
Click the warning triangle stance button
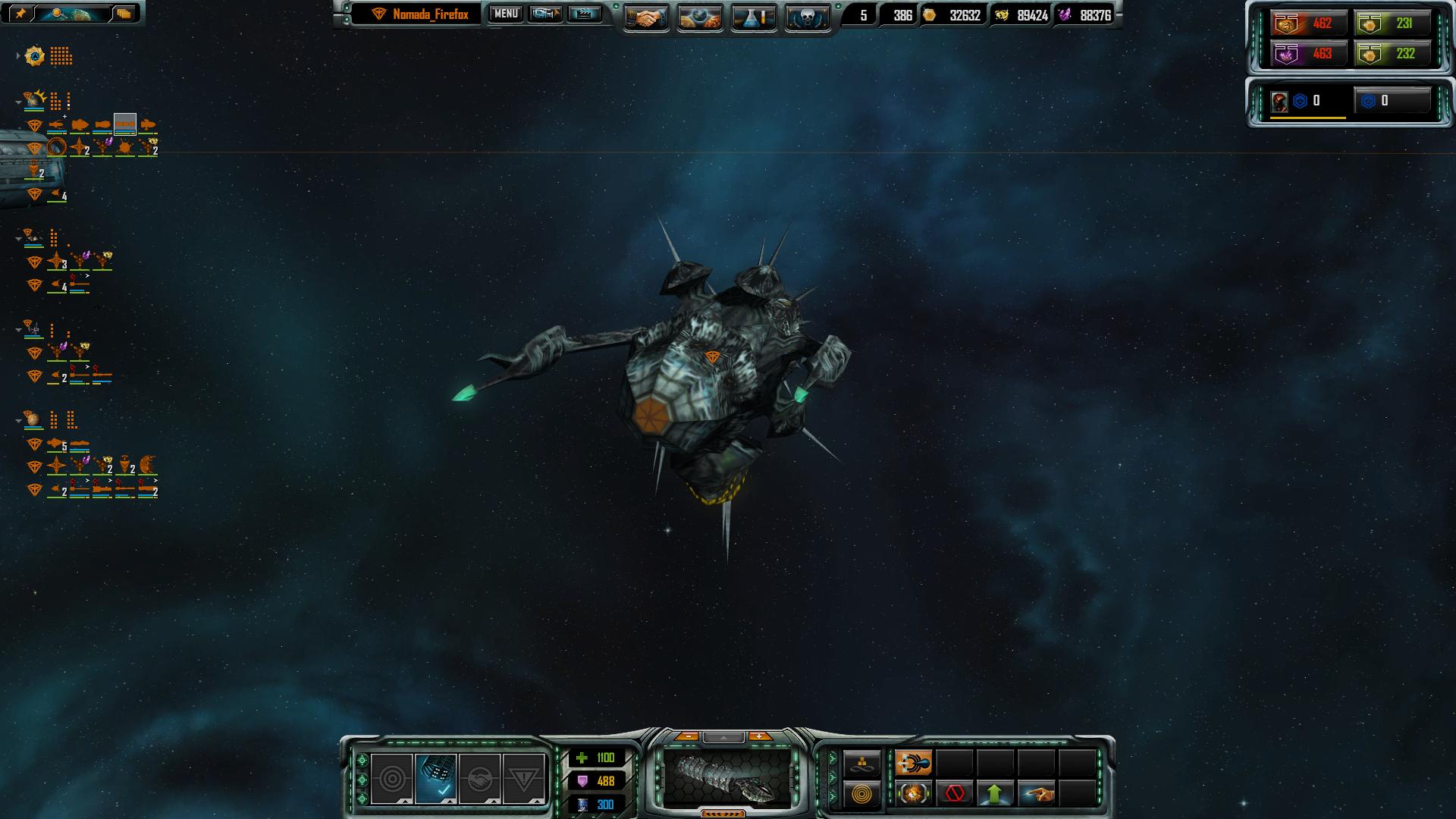tap(523, 779)
